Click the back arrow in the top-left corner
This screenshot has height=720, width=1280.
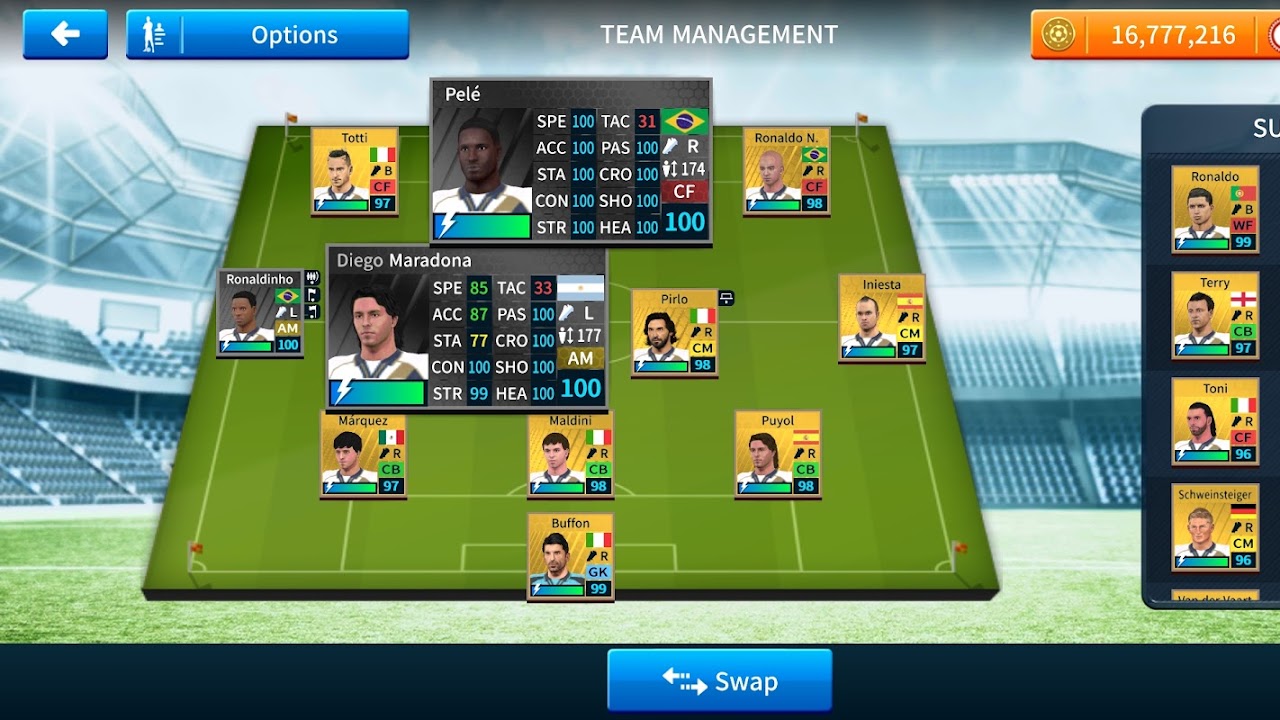point(64,34)
